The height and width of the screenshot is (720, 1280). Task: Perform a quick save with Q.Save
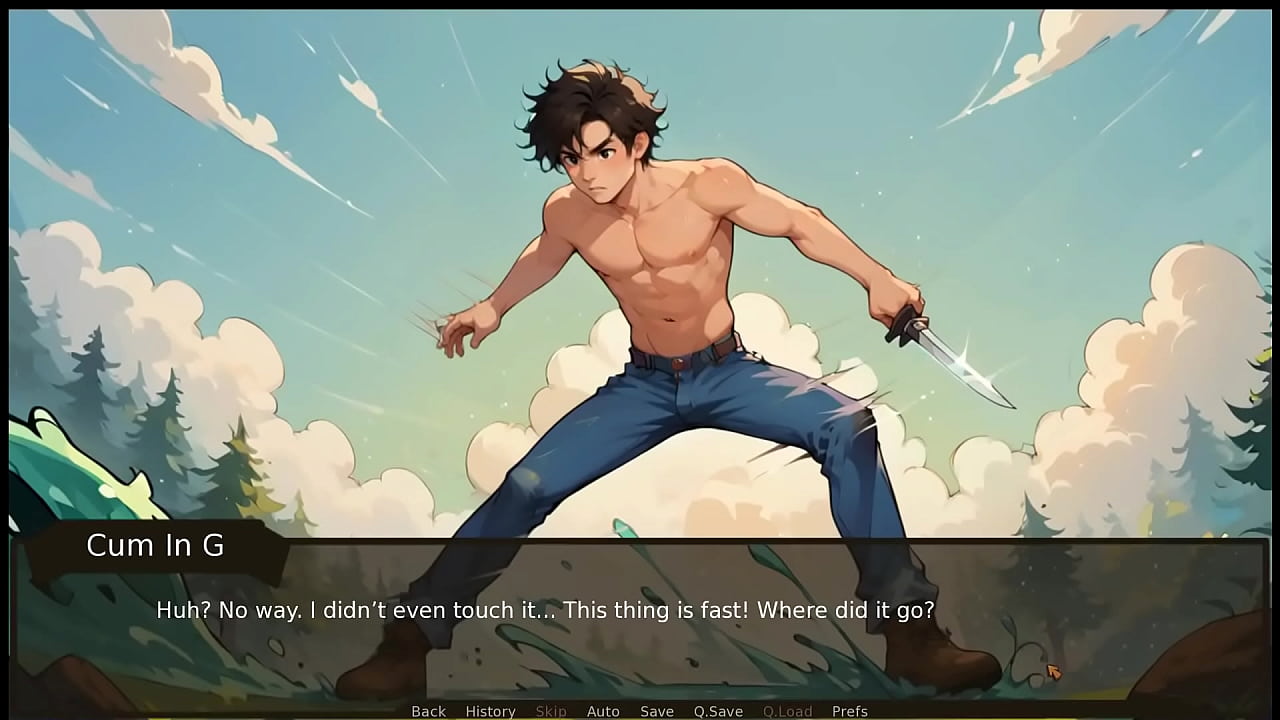tap(718, 711)
